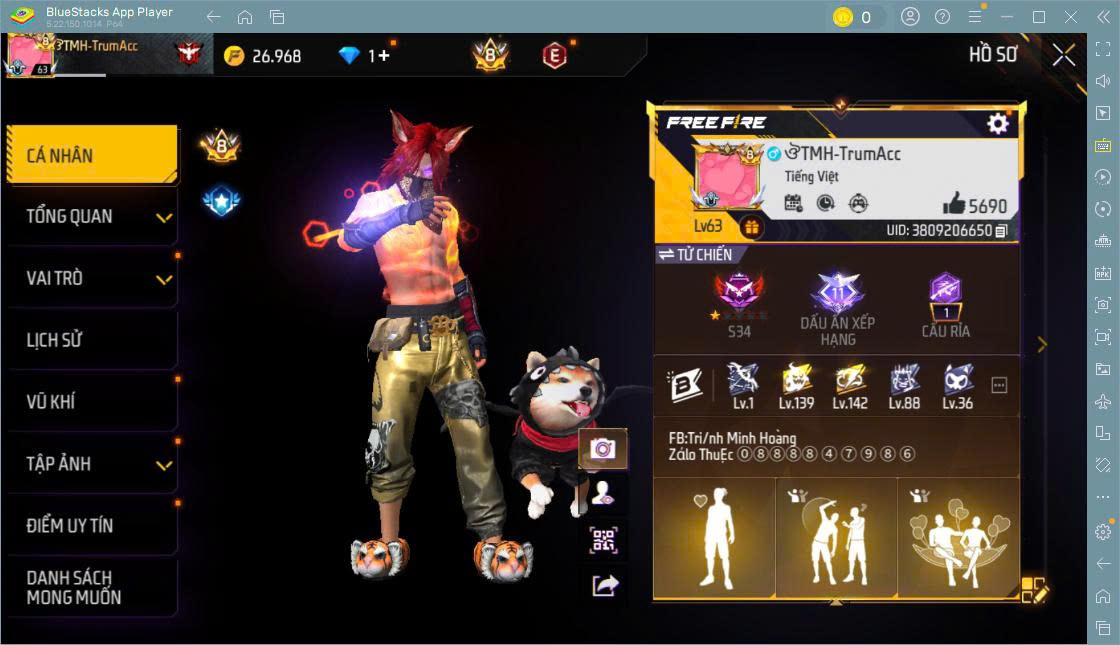Screen dimensions: 1120x645
Task: Open the VAI TRÒ section
Action: coord(92,278)
